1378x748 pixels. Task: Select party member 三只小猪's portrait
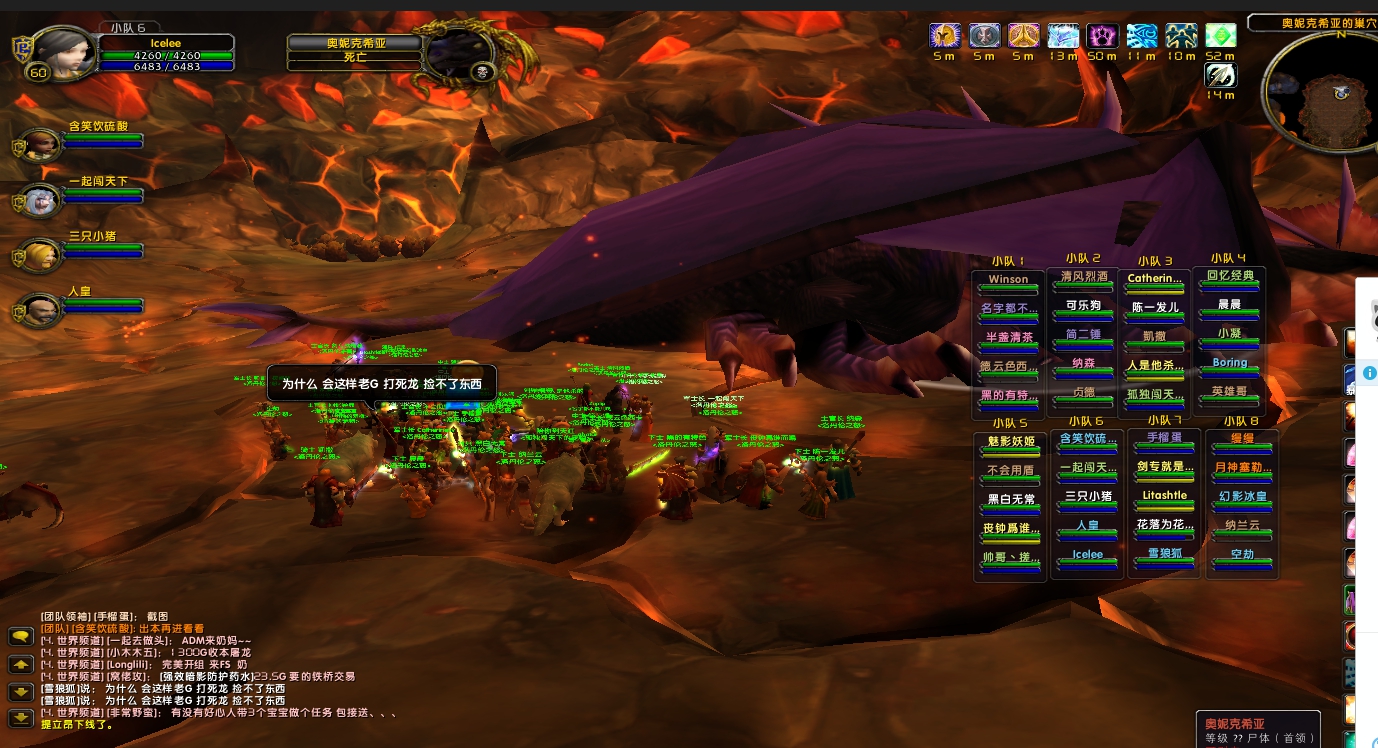41,254
